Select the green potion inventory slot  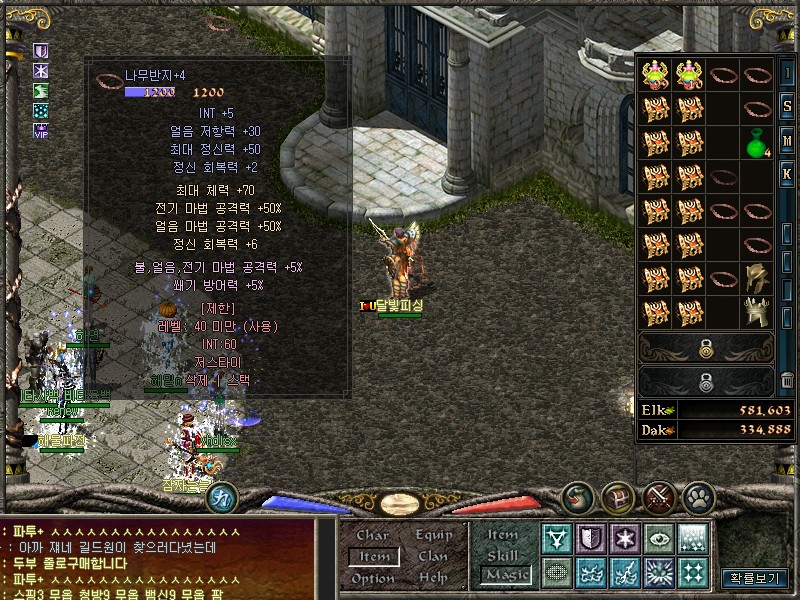pyautogui.click(x=757, y=142)
